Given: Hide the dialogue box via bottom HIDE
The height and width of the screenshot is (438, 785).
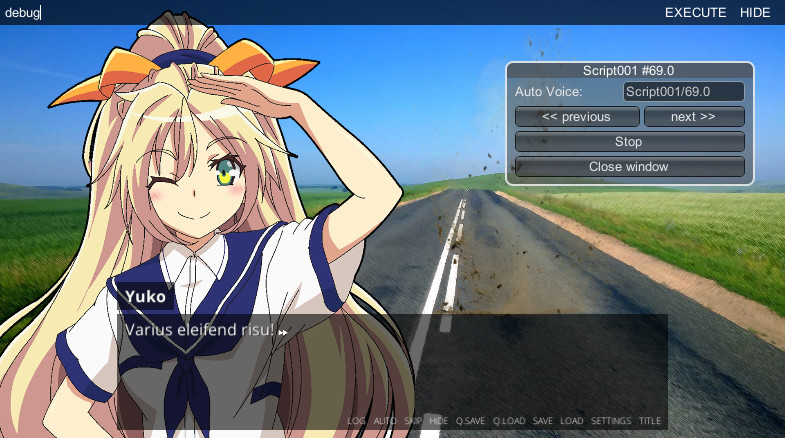Looking at the screenshot, I should point(438,421).
